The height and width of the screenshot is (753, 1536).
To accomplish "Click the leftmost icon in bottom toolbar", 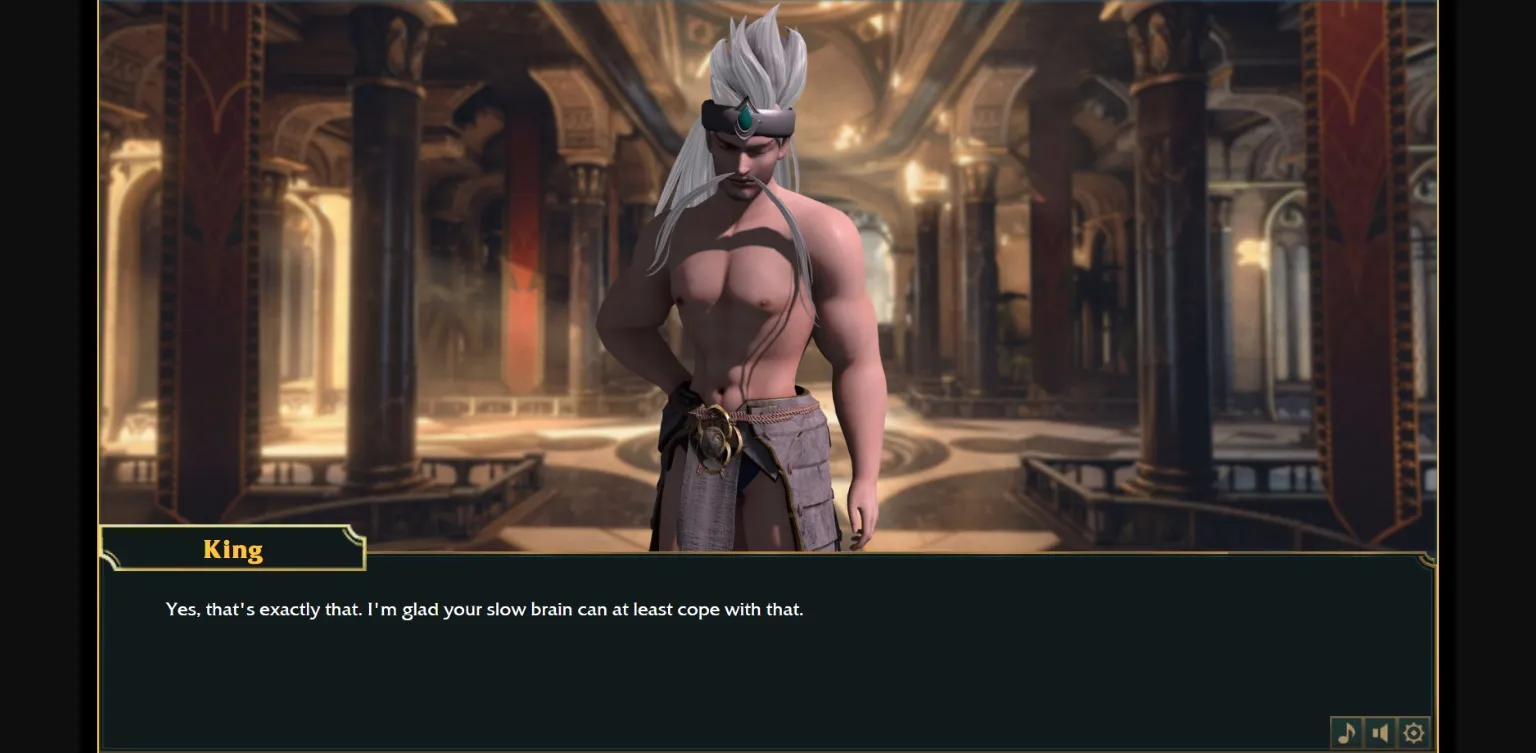I will pyautogui.click(x=1346, y=732).
